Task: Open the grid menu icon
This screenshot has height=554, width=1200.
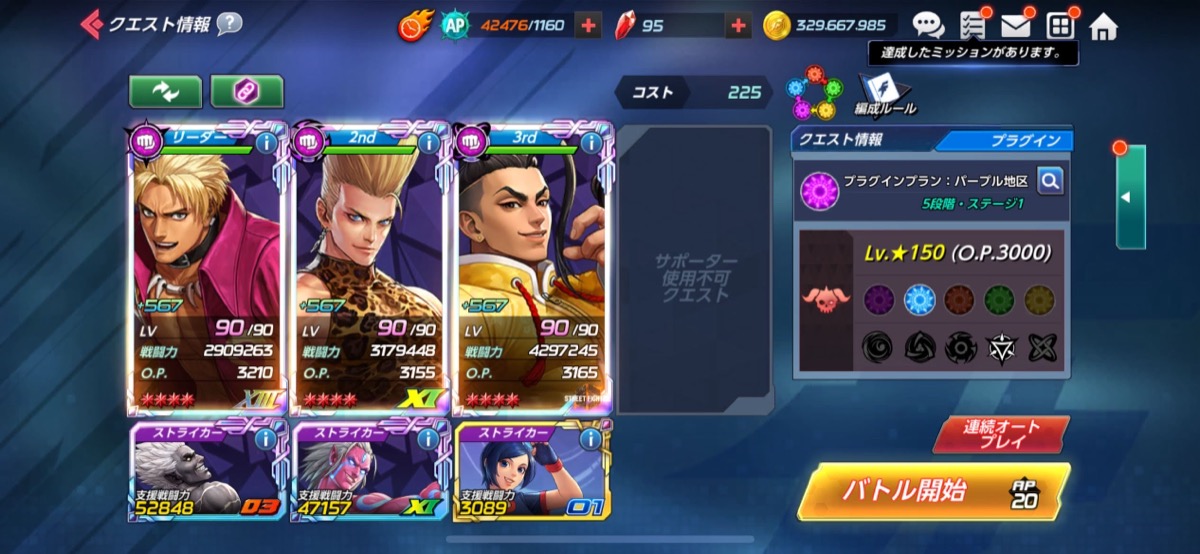Action: [1060, 26]
